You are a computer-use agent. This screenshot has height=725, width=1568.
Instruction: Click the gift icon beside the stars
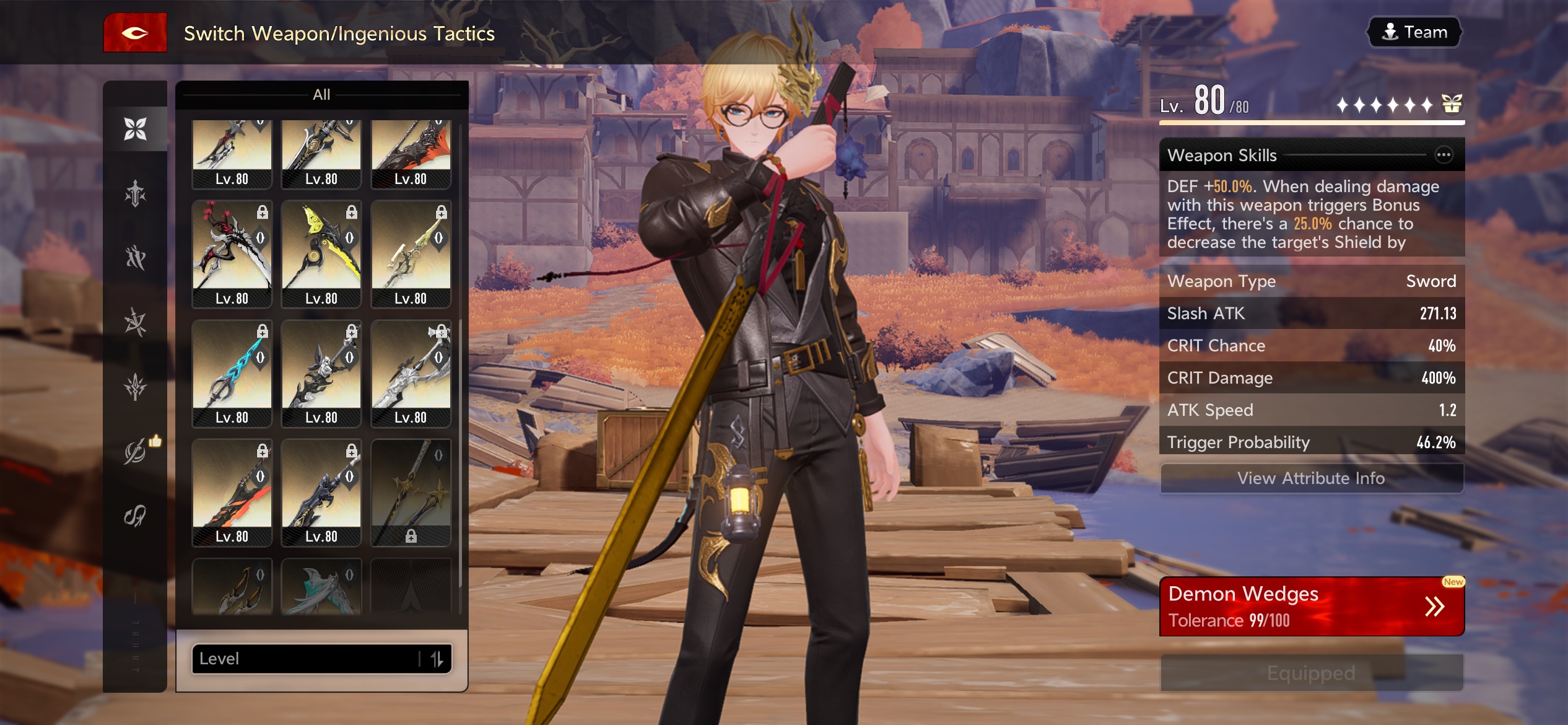tap(1452, 104)
